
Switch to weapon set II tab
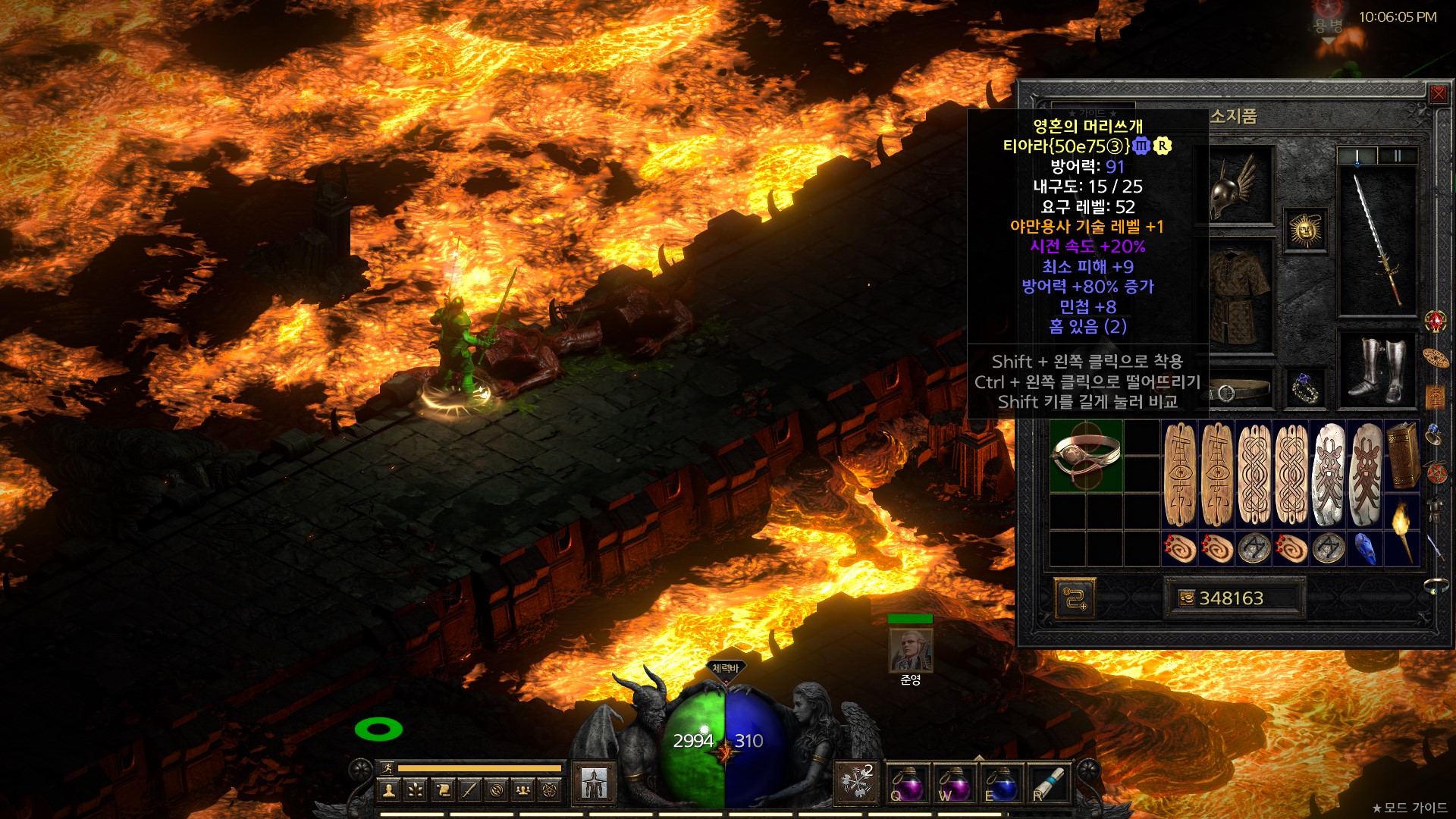(x=1397, y=156)
